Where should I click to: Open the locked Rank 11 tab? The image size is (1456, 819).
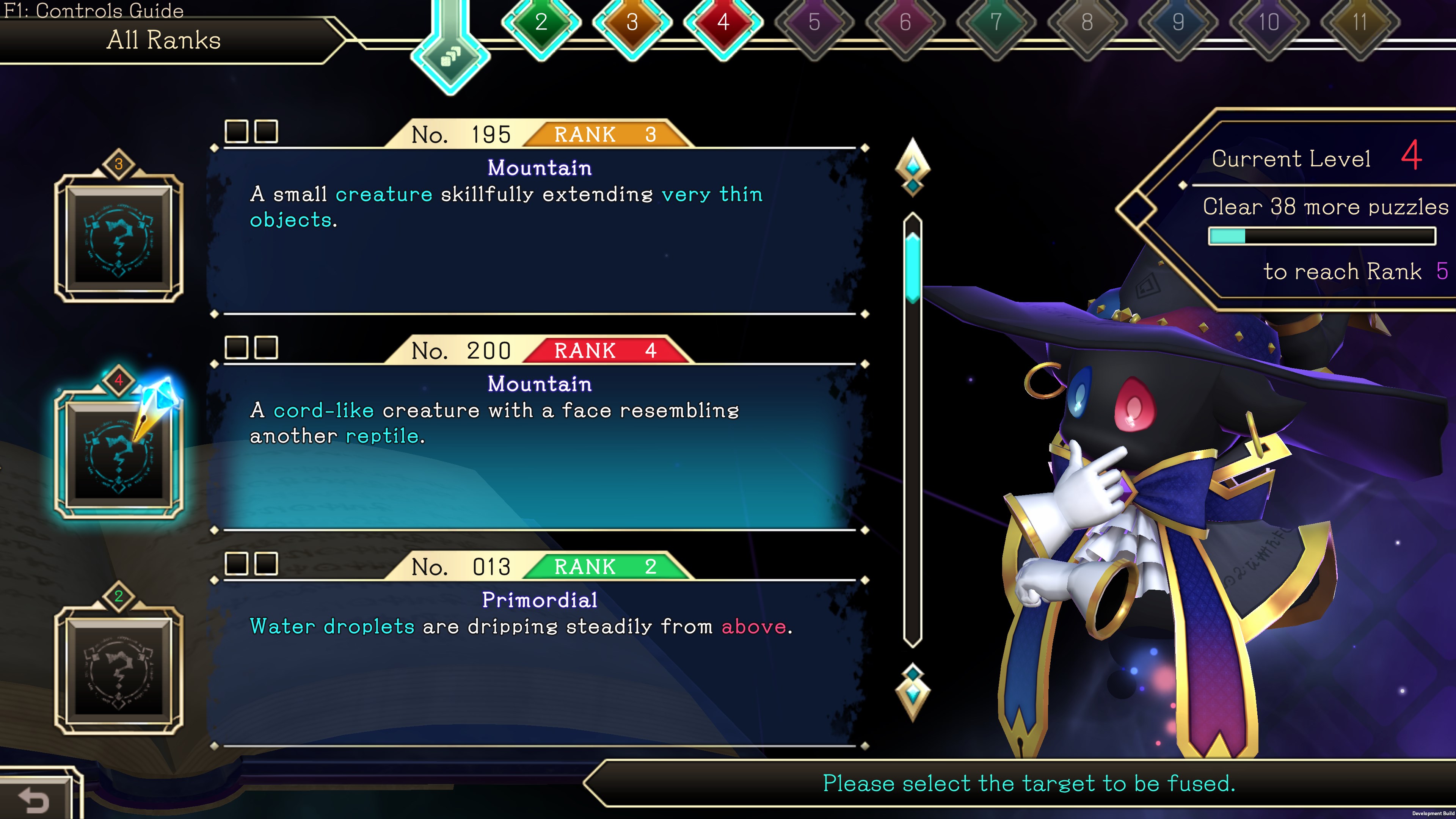coord(1360,23)
